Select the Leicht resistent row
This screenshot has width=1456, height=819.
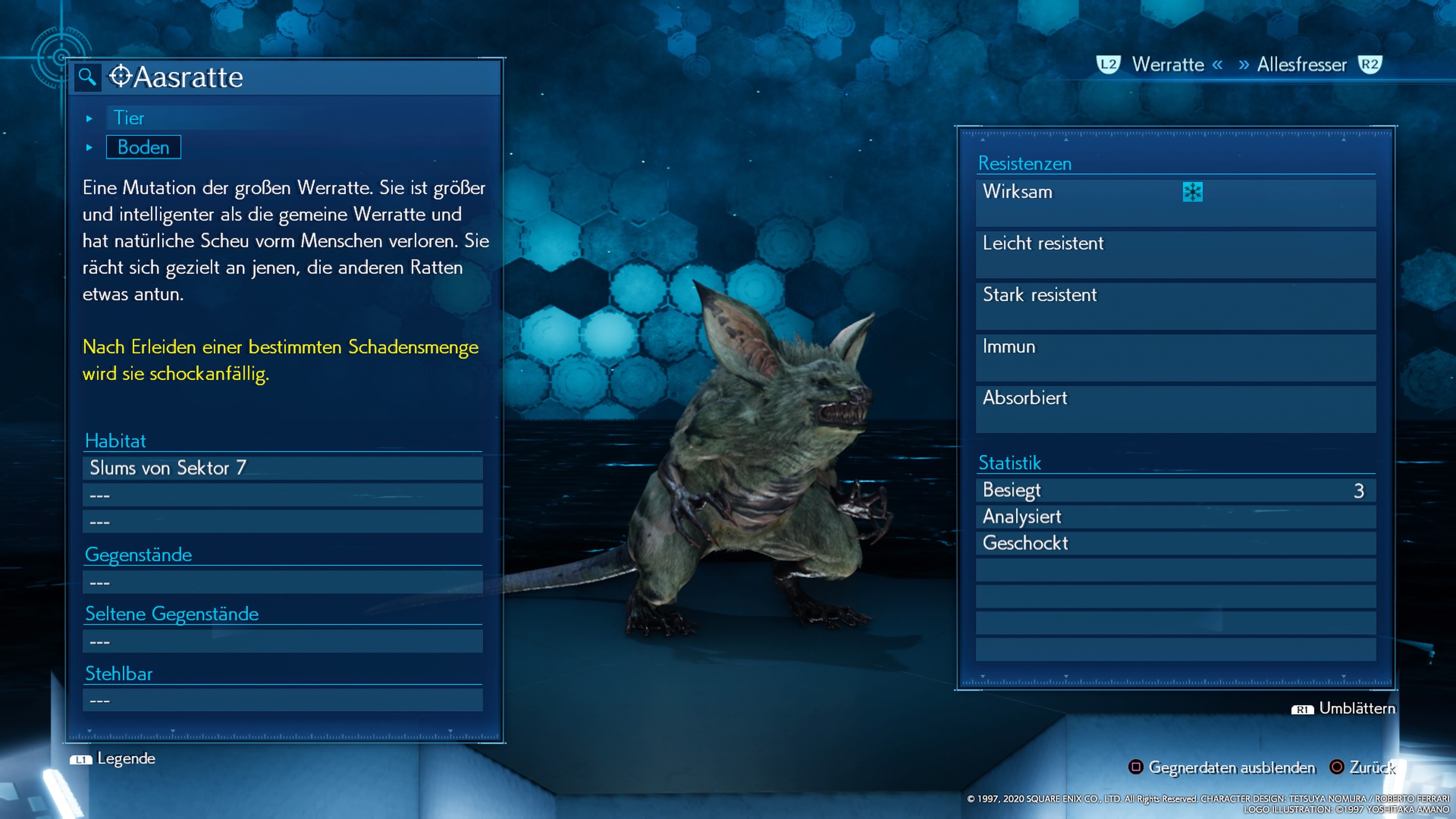(1176, 254)
